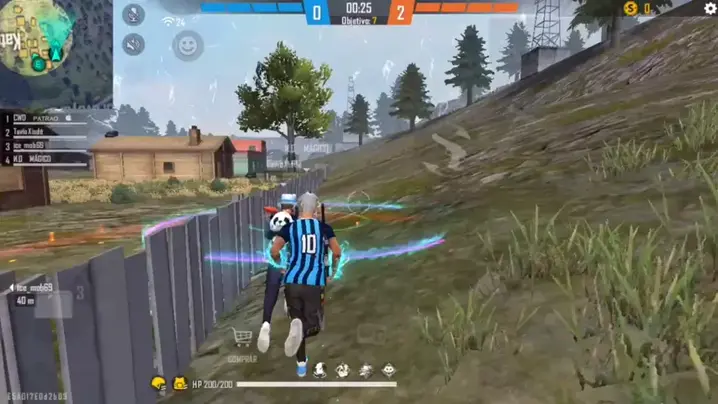
Task: Open the smiley emote menu
Action: tap(187, 45)
